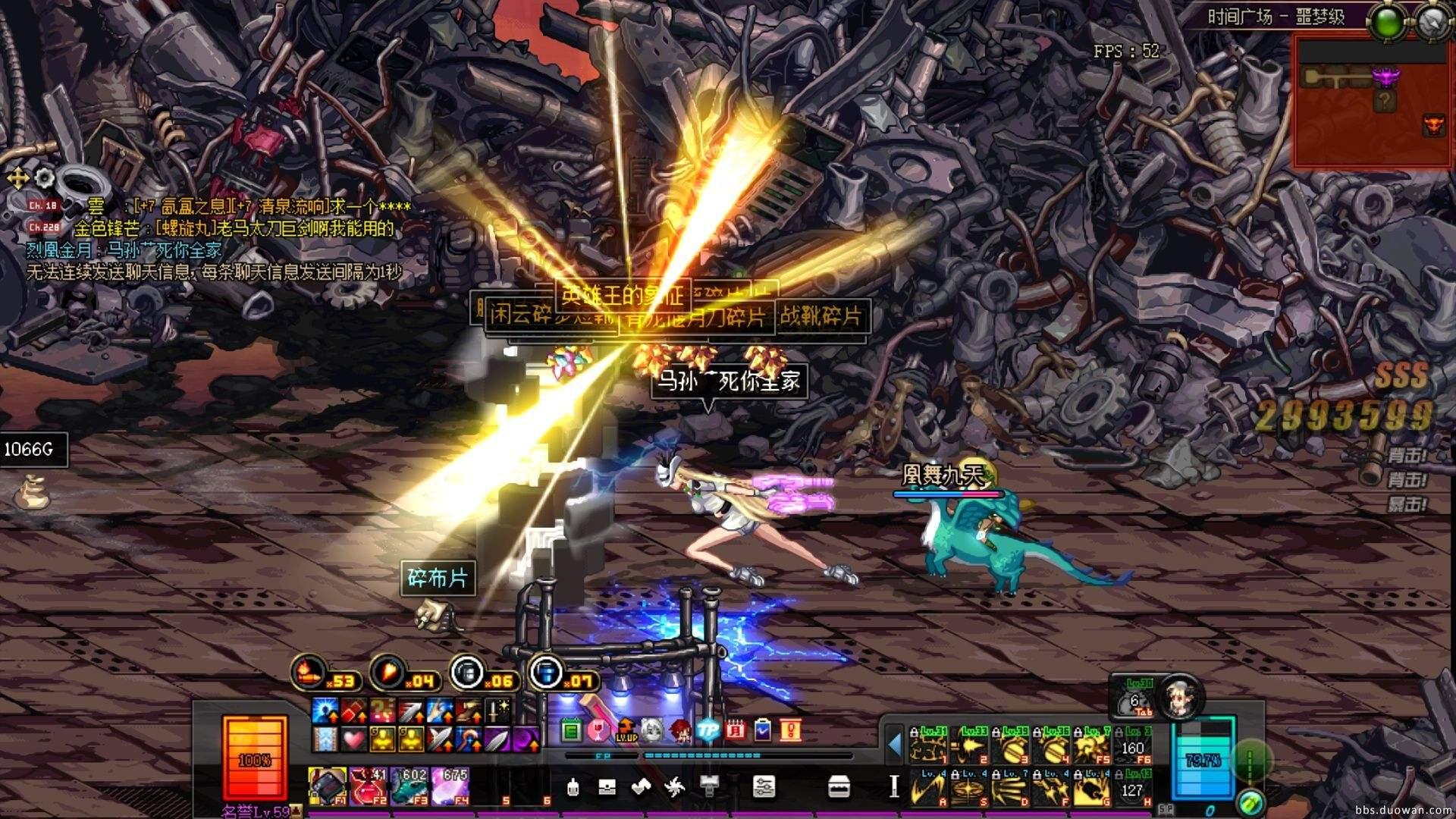Open the orange exclamation scroll icon
The image size is (1456, 819).
[789, 730]
